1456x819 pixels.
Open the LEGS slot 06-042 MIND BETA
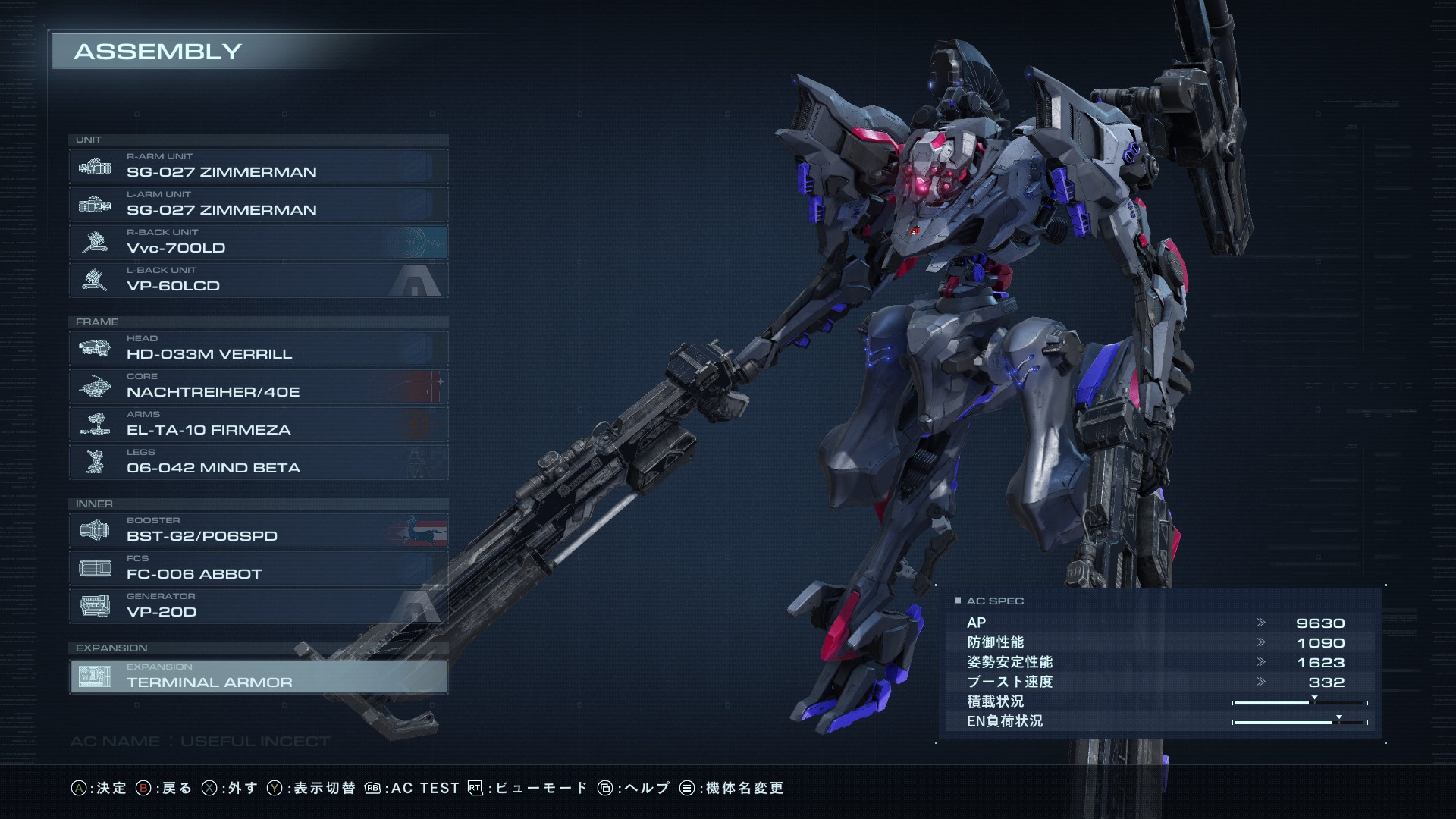pyautogui.click(x=258, y=463)
